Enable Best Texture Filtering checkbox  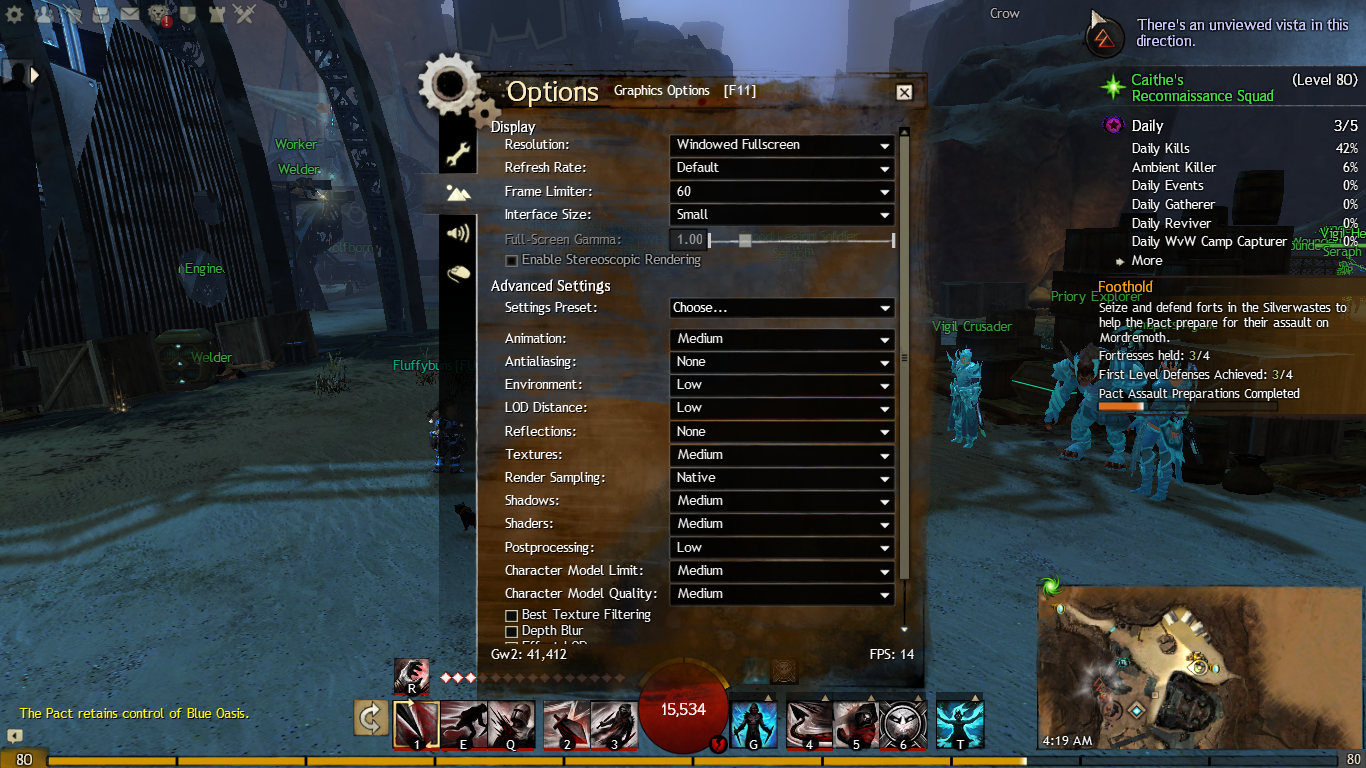pos(512,615)
